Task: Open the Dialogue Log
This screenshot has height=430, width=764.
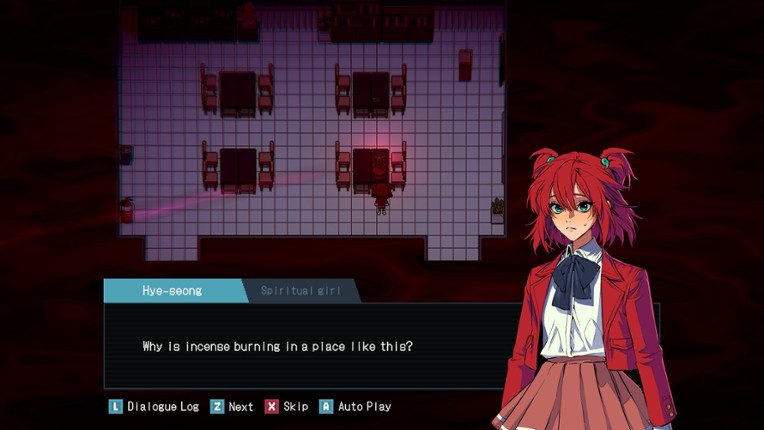Action: [x=154, y=407]
